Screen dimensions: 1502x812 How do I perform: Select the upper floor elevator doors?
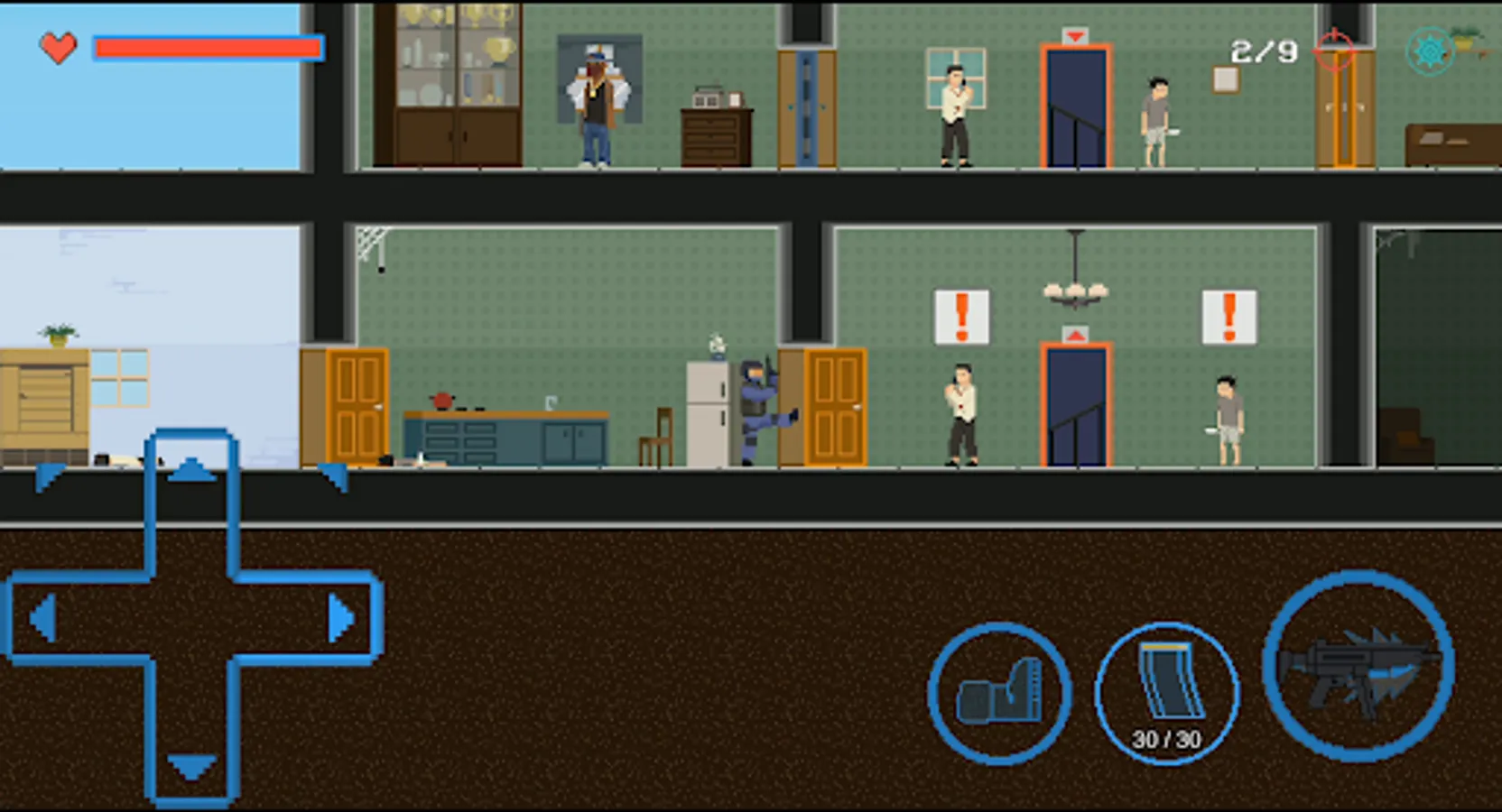click(x=1075, y=108)
